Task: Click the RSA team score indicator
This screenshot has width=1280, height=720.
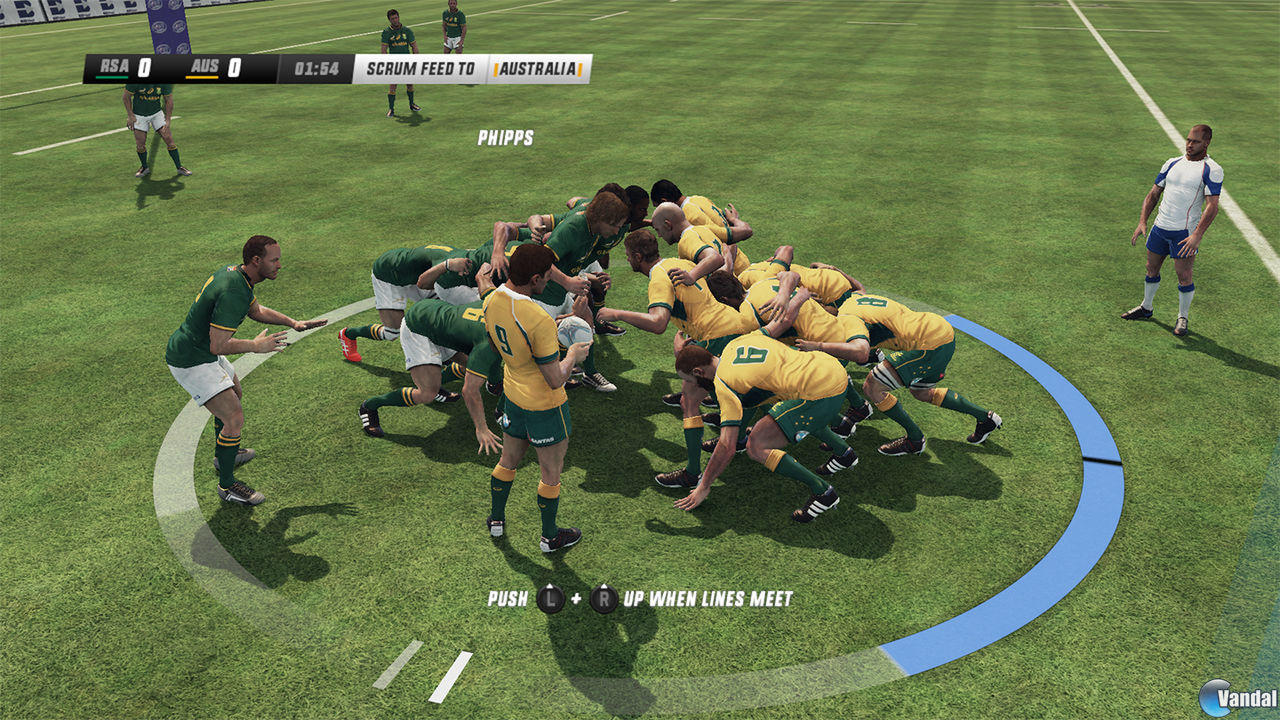Action: (x=143, y=68)
